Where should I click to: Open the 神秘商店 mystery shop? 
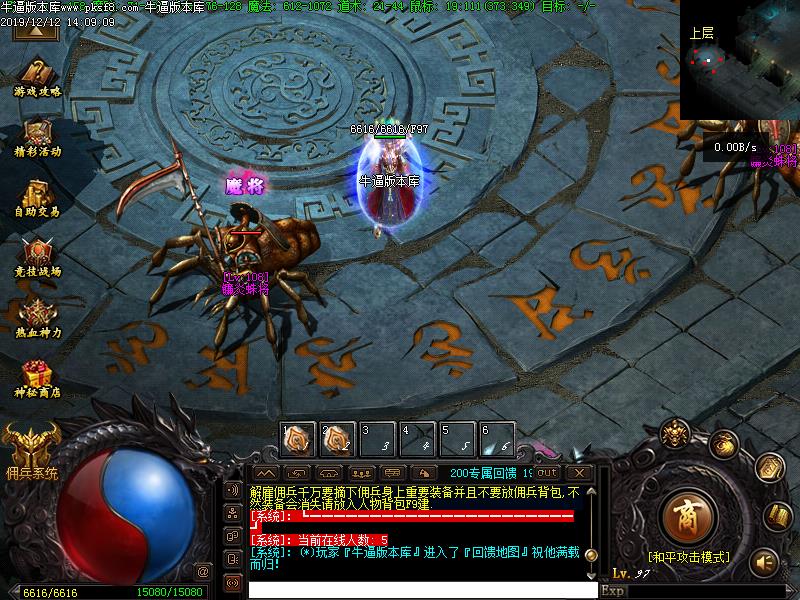[x=37, y=376]
